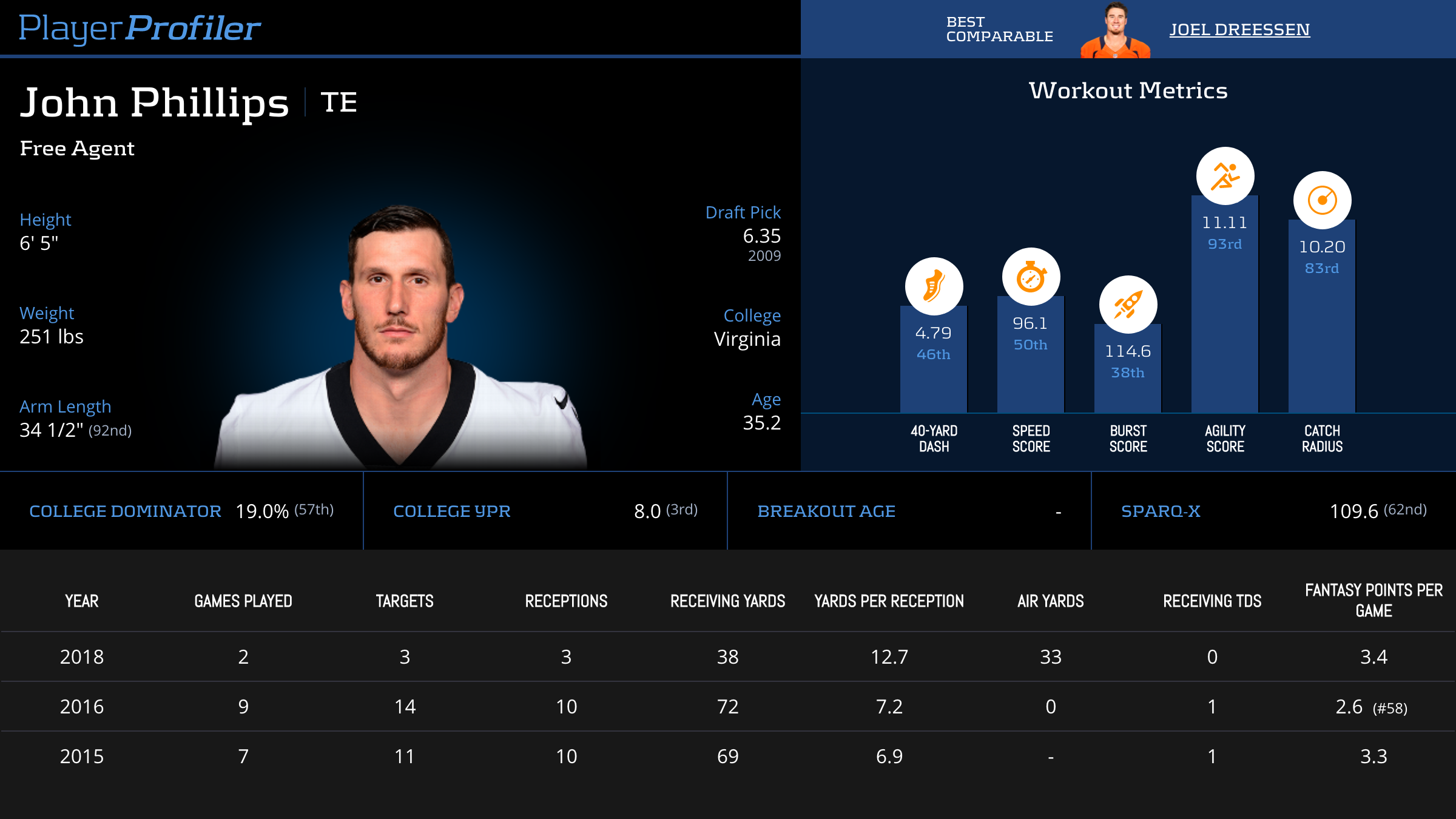1456x819 pixels.
Task: Click the Fantasy Points Per Game header
Action: (1373, 600)
